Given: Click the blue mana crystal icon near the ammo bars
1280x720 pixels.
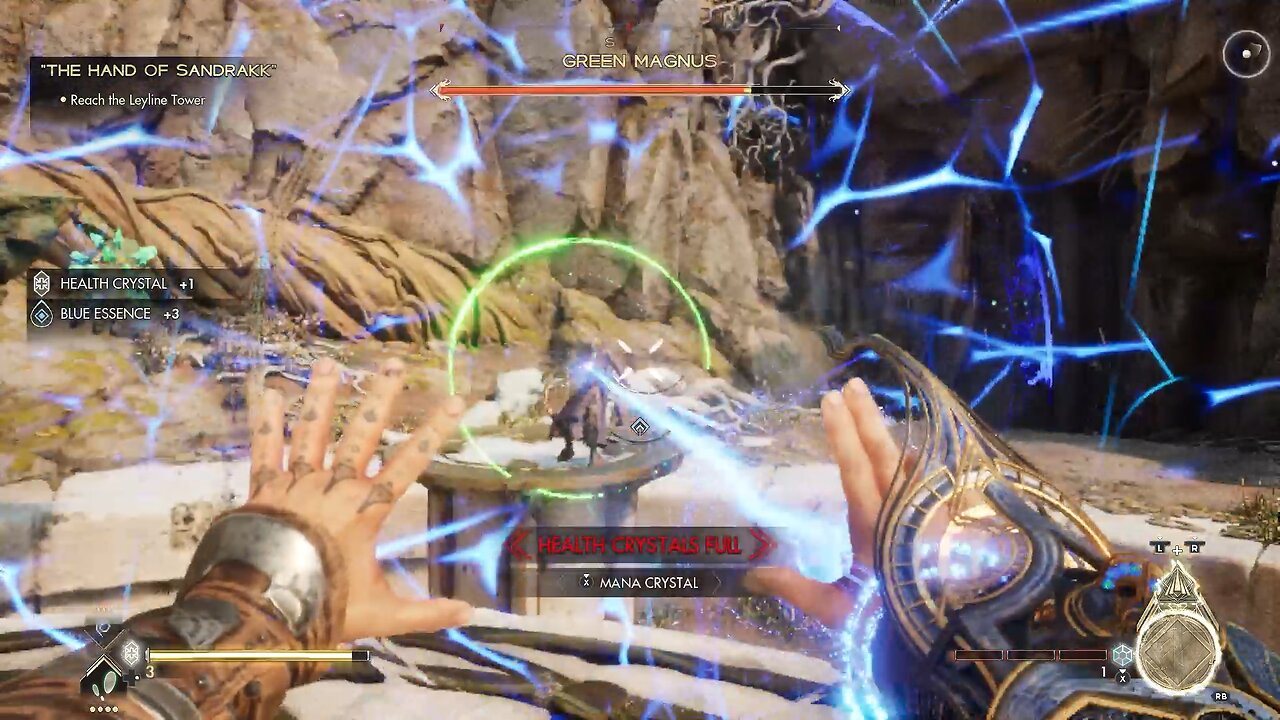Looking at the screenshot, I should click(1122, 653).
